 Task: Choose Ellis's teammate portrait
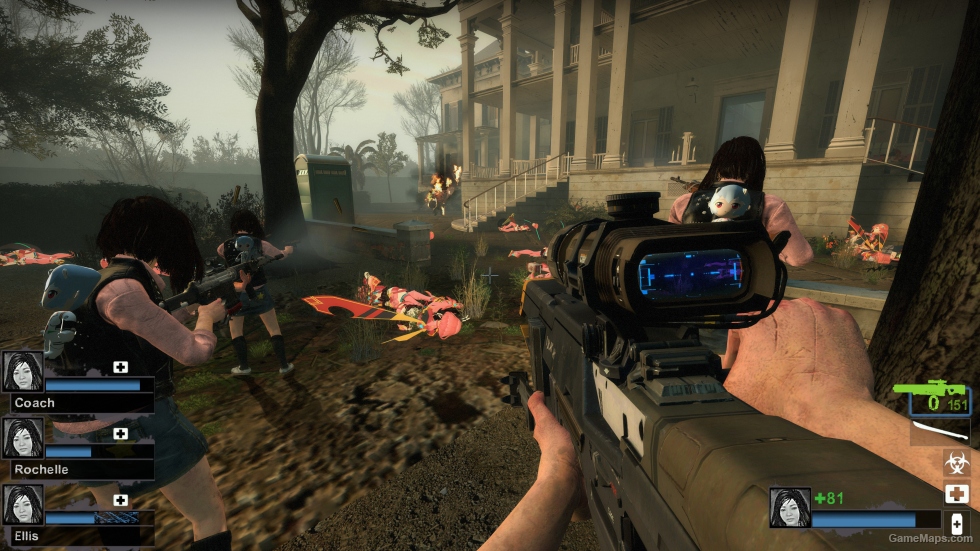point(22,505)
